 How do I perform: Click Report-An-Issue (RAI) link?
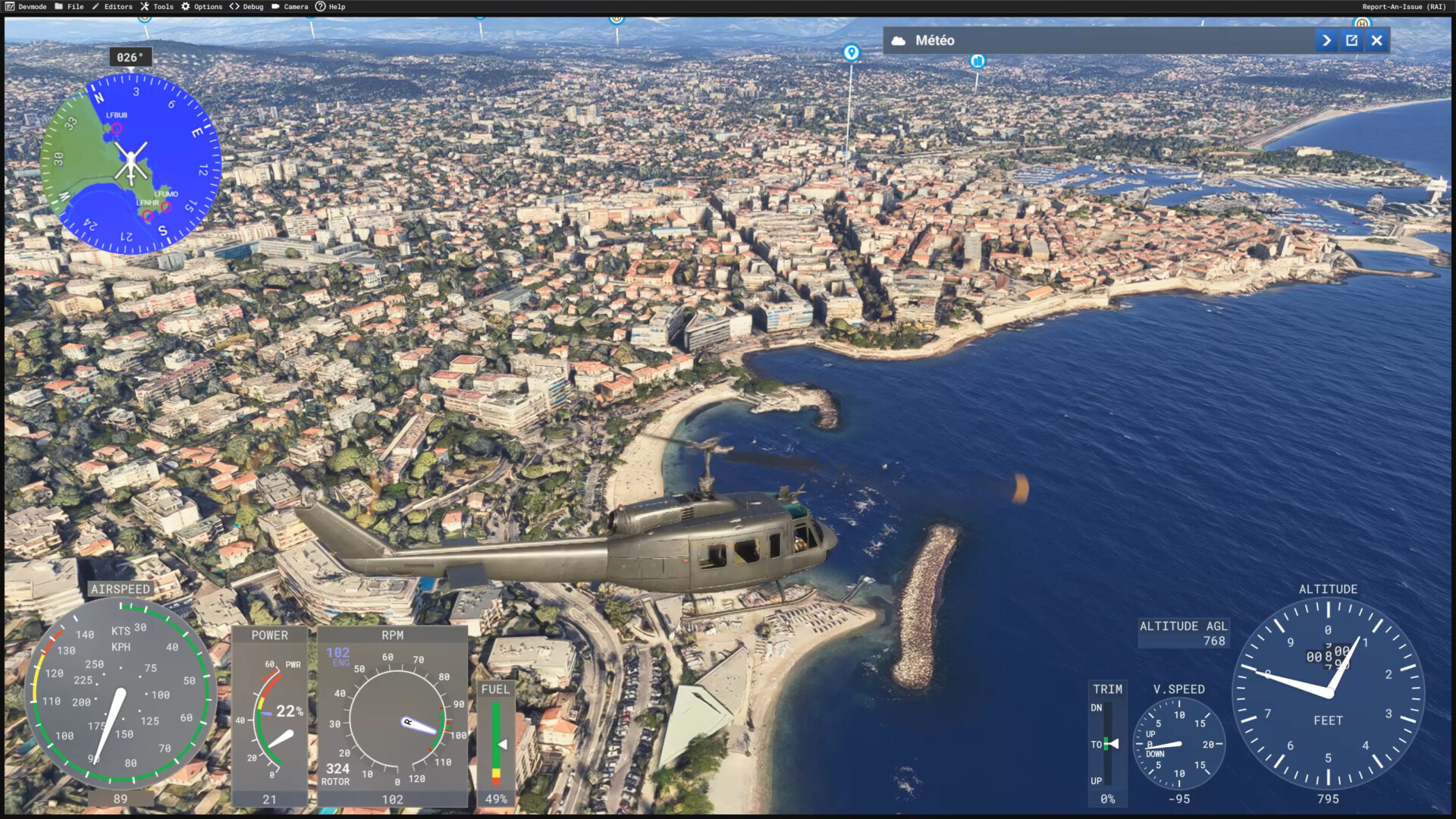(1404, 7)
